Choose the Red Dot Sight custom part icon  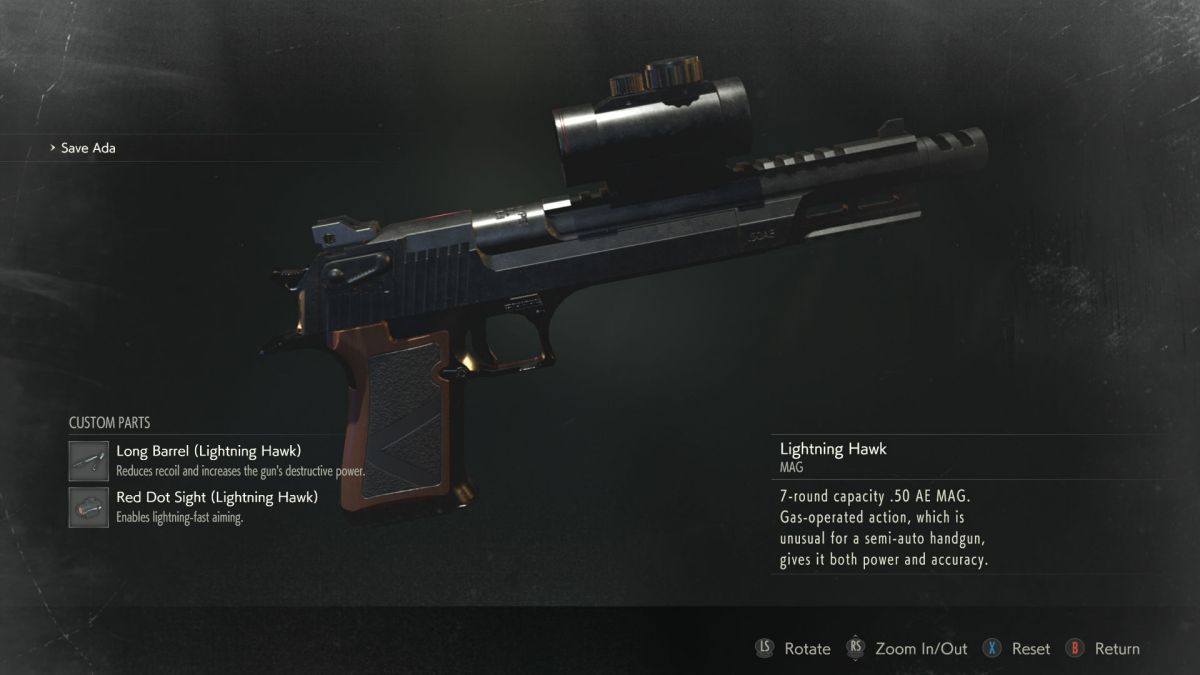click(89, 507)
